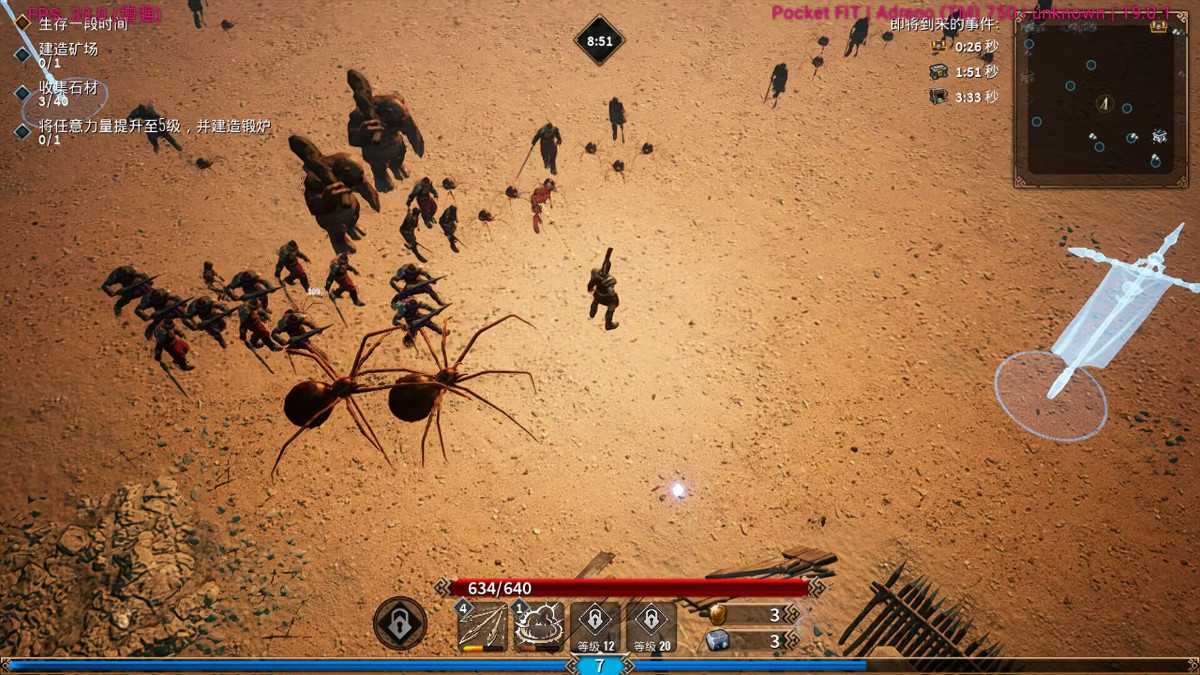
Task: Select the locked level 20 skill slot
Action: pos(651,626)
